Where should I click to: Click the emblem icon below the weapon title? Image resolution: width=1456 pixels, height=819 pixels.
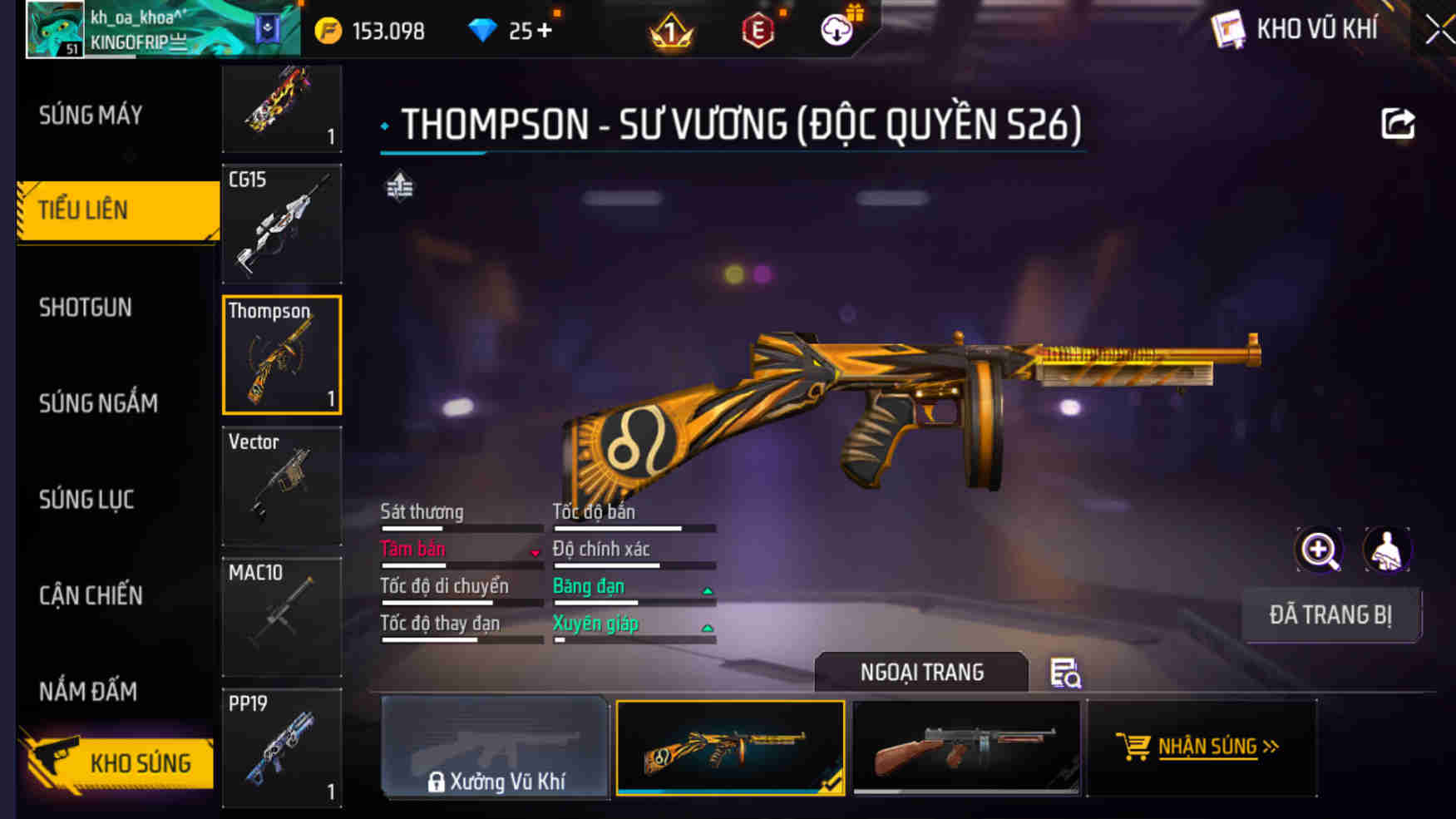[399, 186]
